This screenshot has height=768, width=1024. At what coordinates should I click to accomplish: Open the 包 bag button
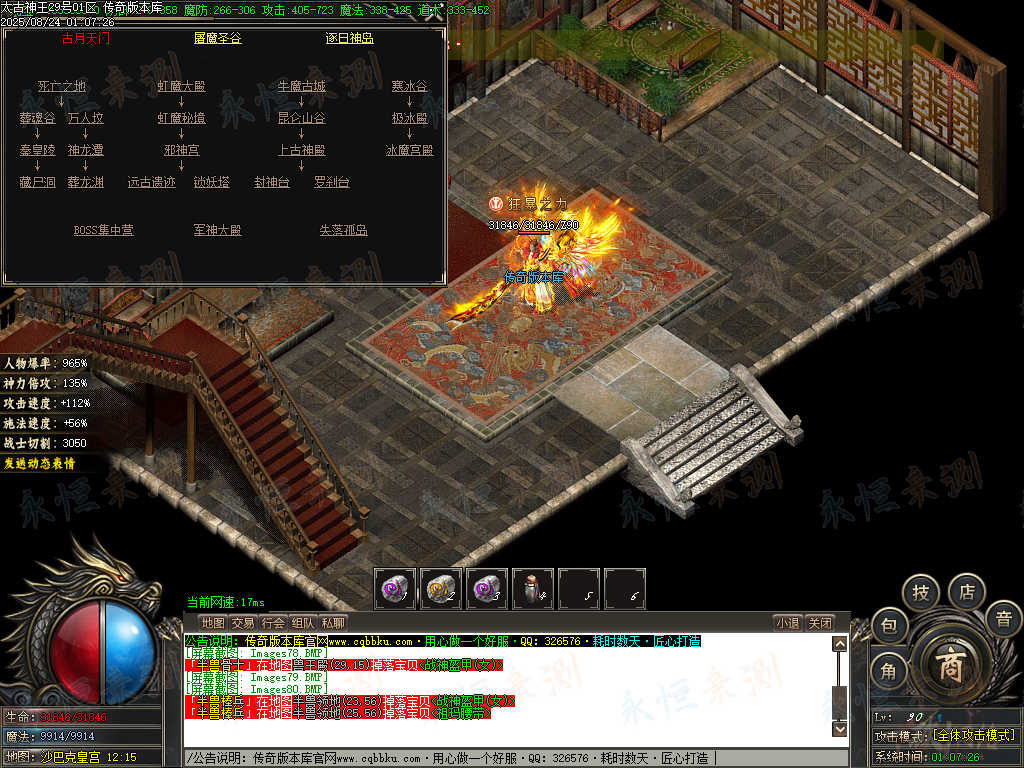tap(889, 627)
